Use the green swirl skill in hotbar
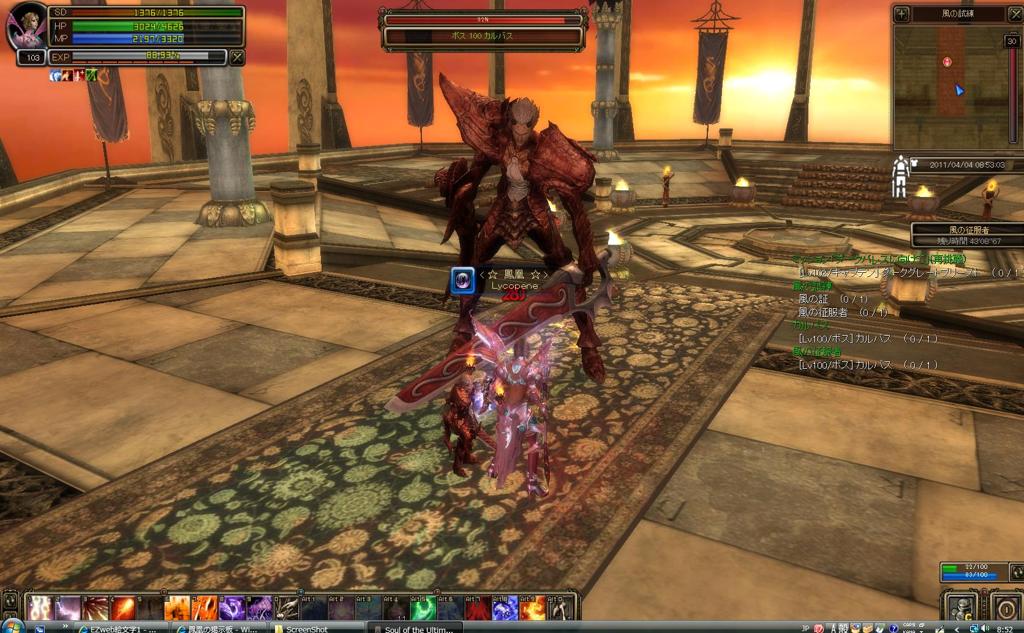The image size is (1024, 633). 422,607
